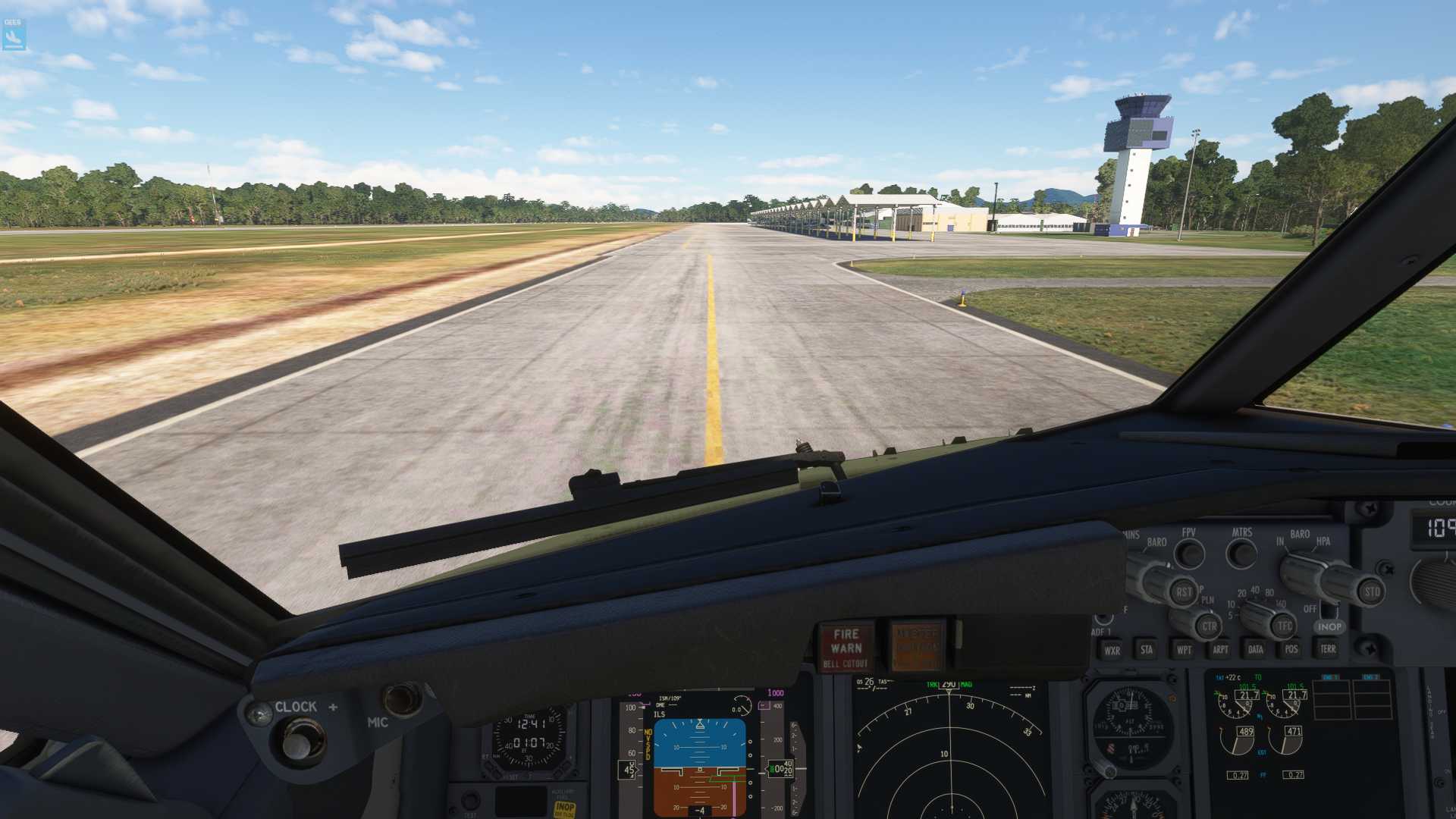Activate the POS map button

click(1291, 649)
